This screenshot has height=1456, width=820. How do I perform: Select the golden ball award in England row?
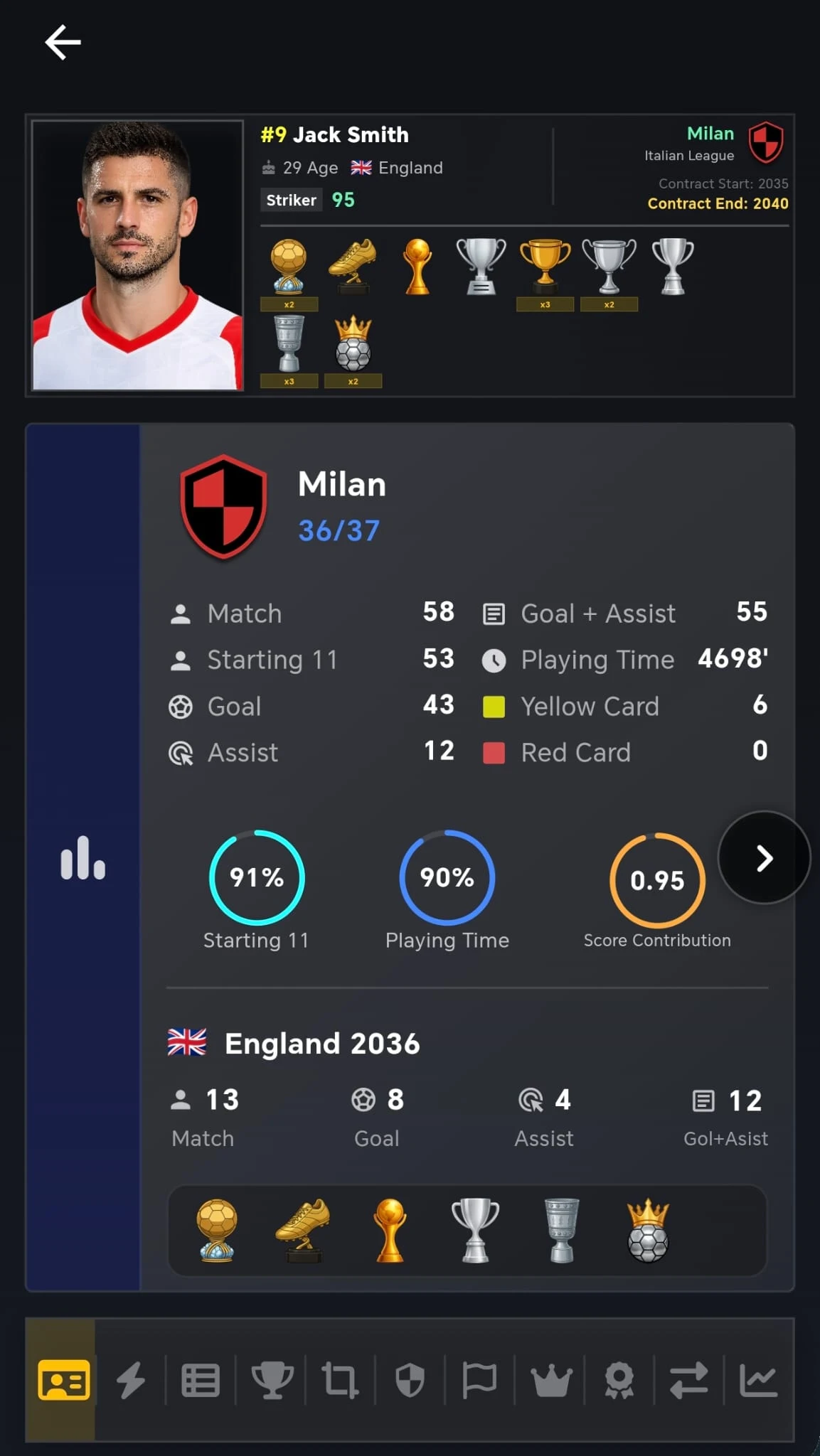point(217,1231)
